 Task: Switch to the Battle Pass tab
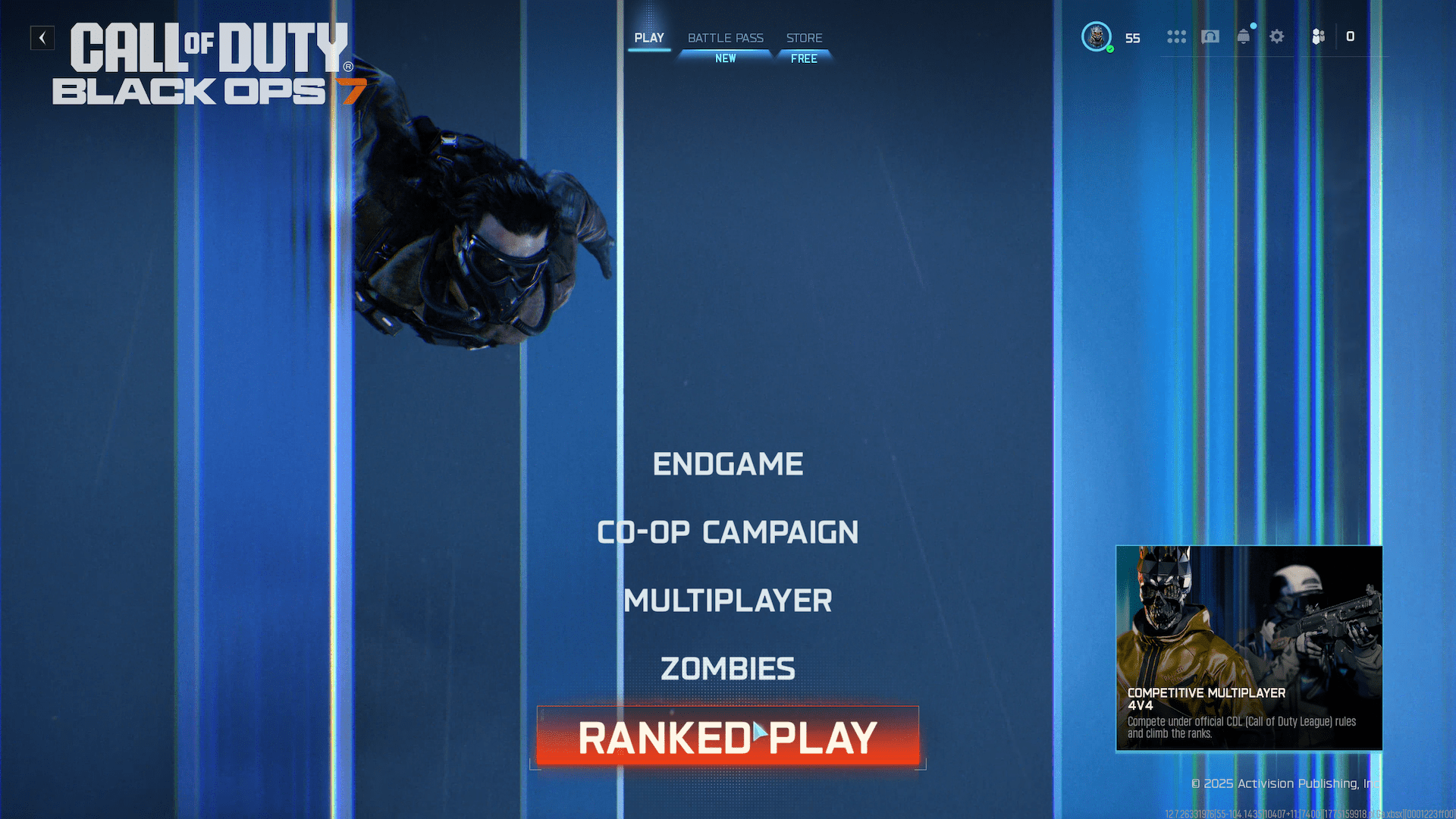[x=724, y=38]
